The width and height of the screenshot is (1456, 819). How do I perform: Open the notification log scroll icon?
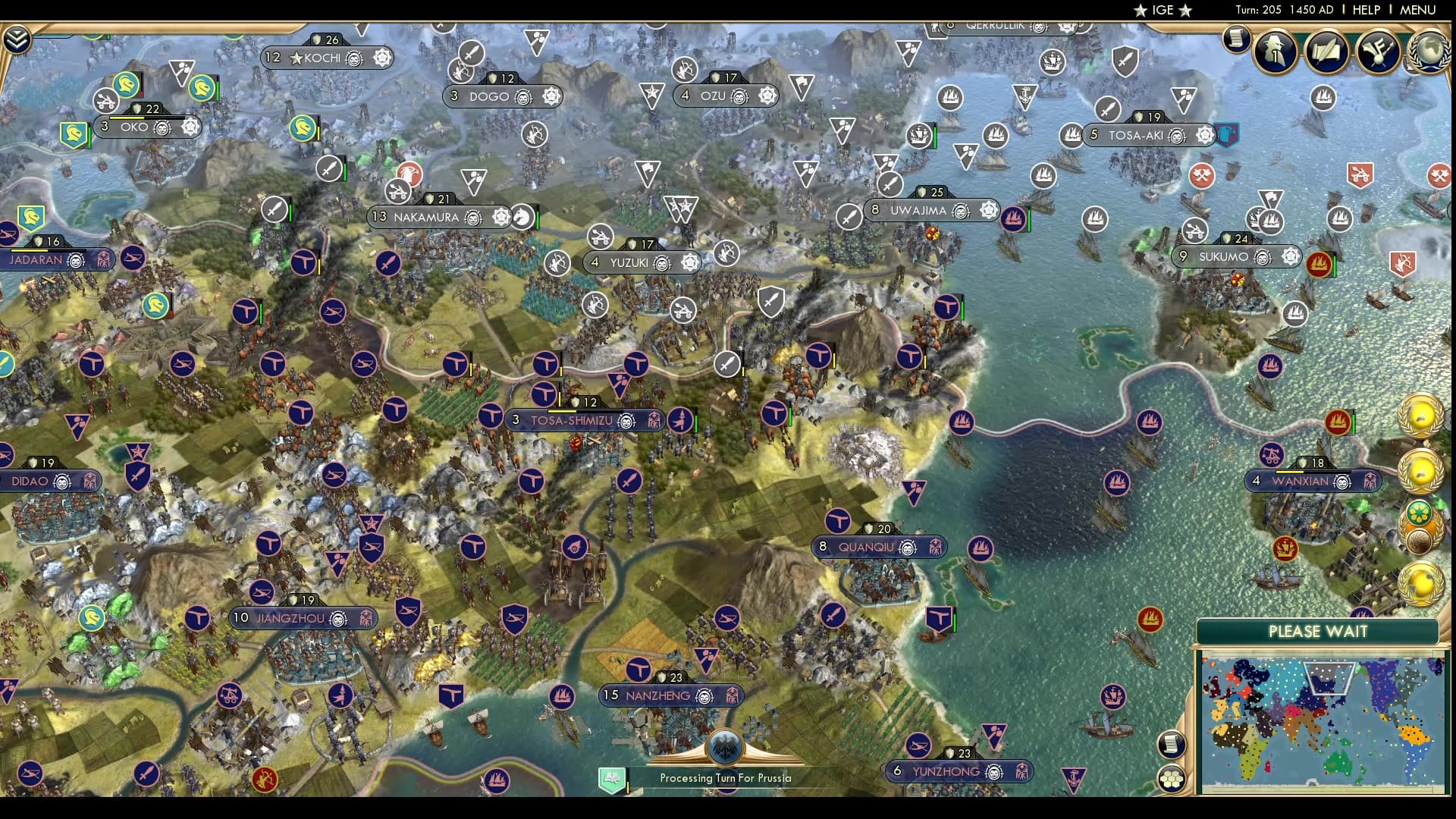1235,39
